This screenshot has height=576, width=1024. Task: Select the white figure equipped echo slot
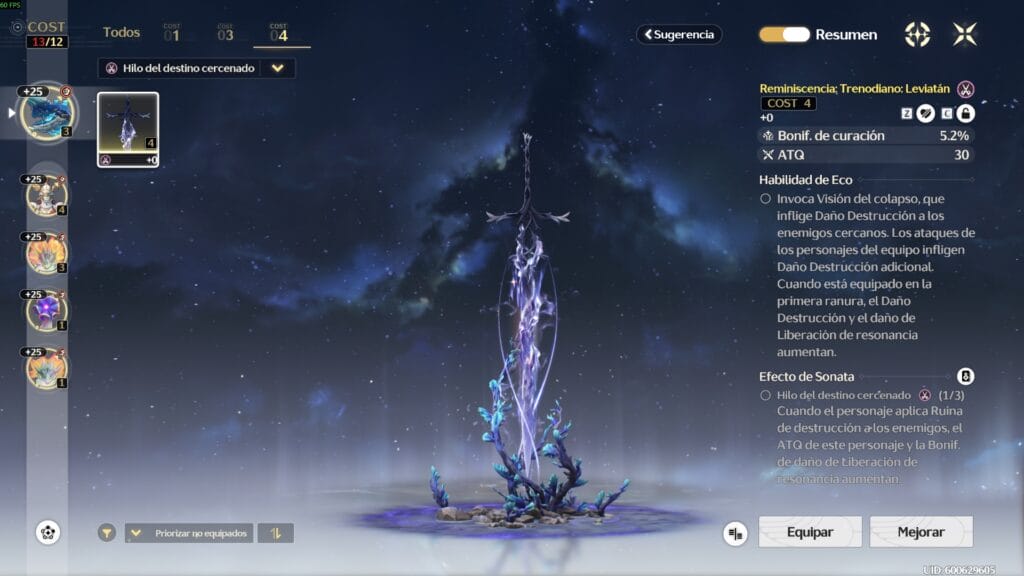pyautogui.click(x=47, y=195)
